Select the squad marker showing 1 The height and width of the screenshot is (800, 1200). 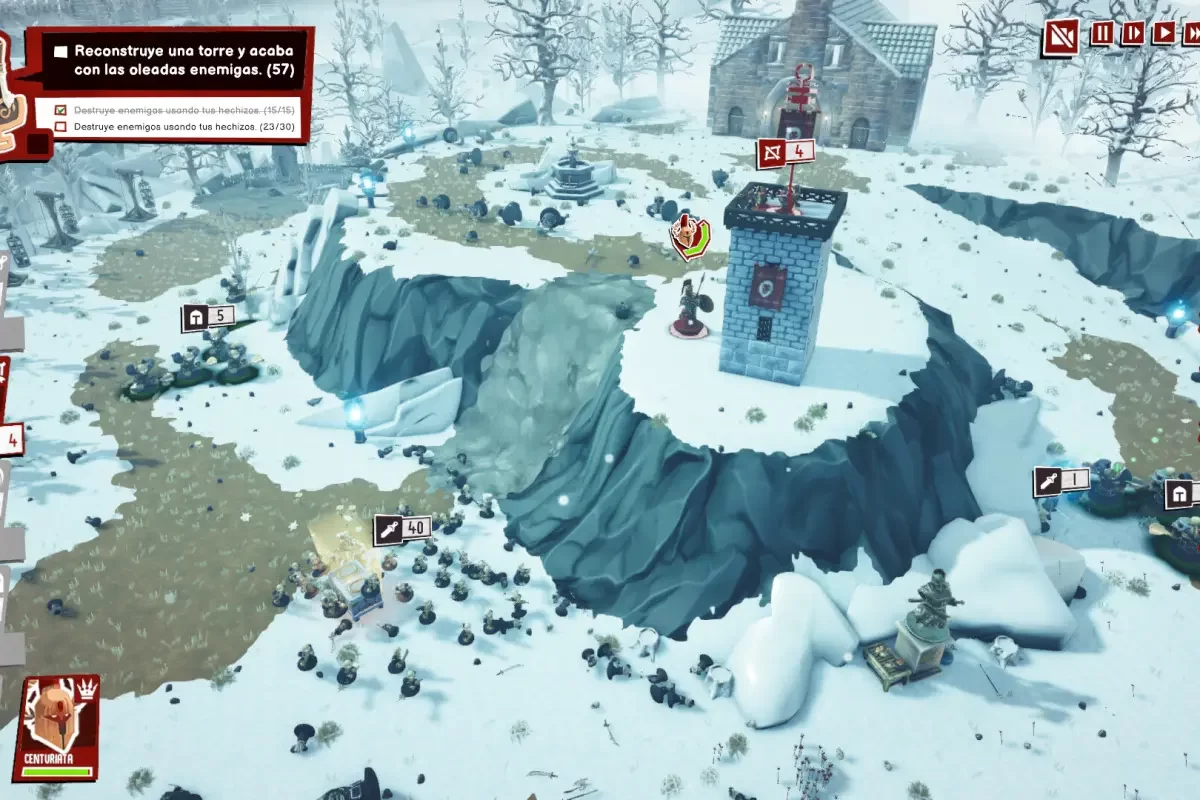tap(1061, 480)
